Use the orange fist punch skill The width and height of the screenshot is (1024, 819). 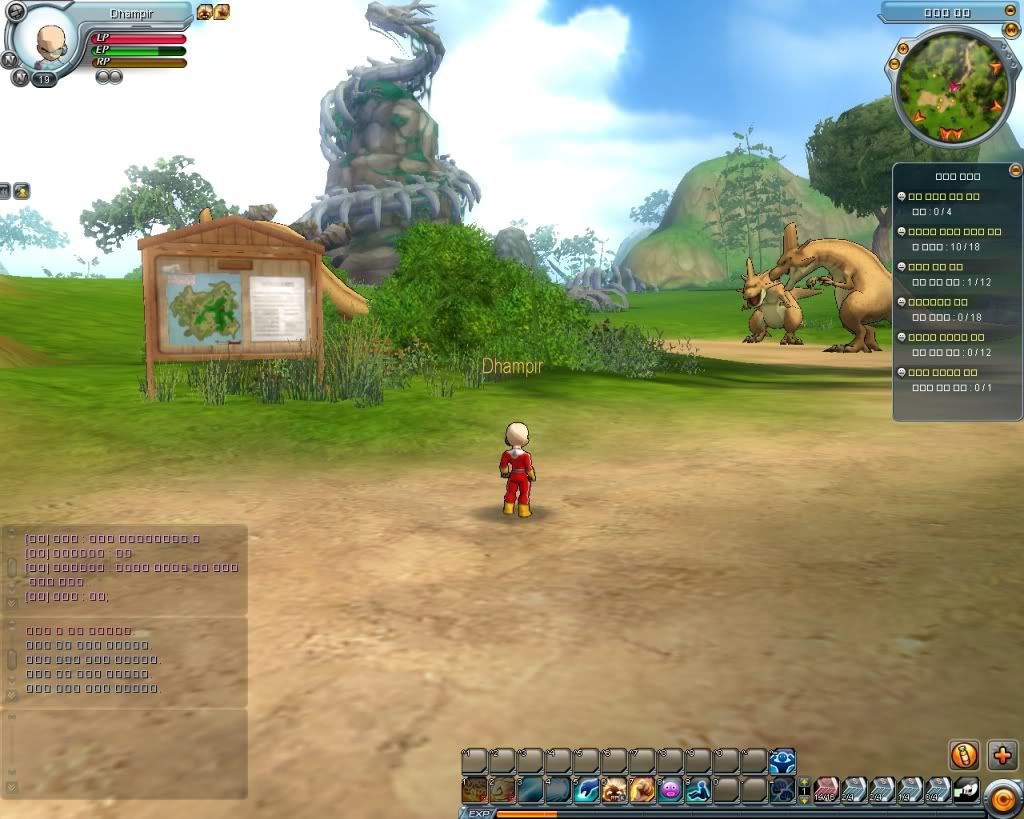coord(642,790)
